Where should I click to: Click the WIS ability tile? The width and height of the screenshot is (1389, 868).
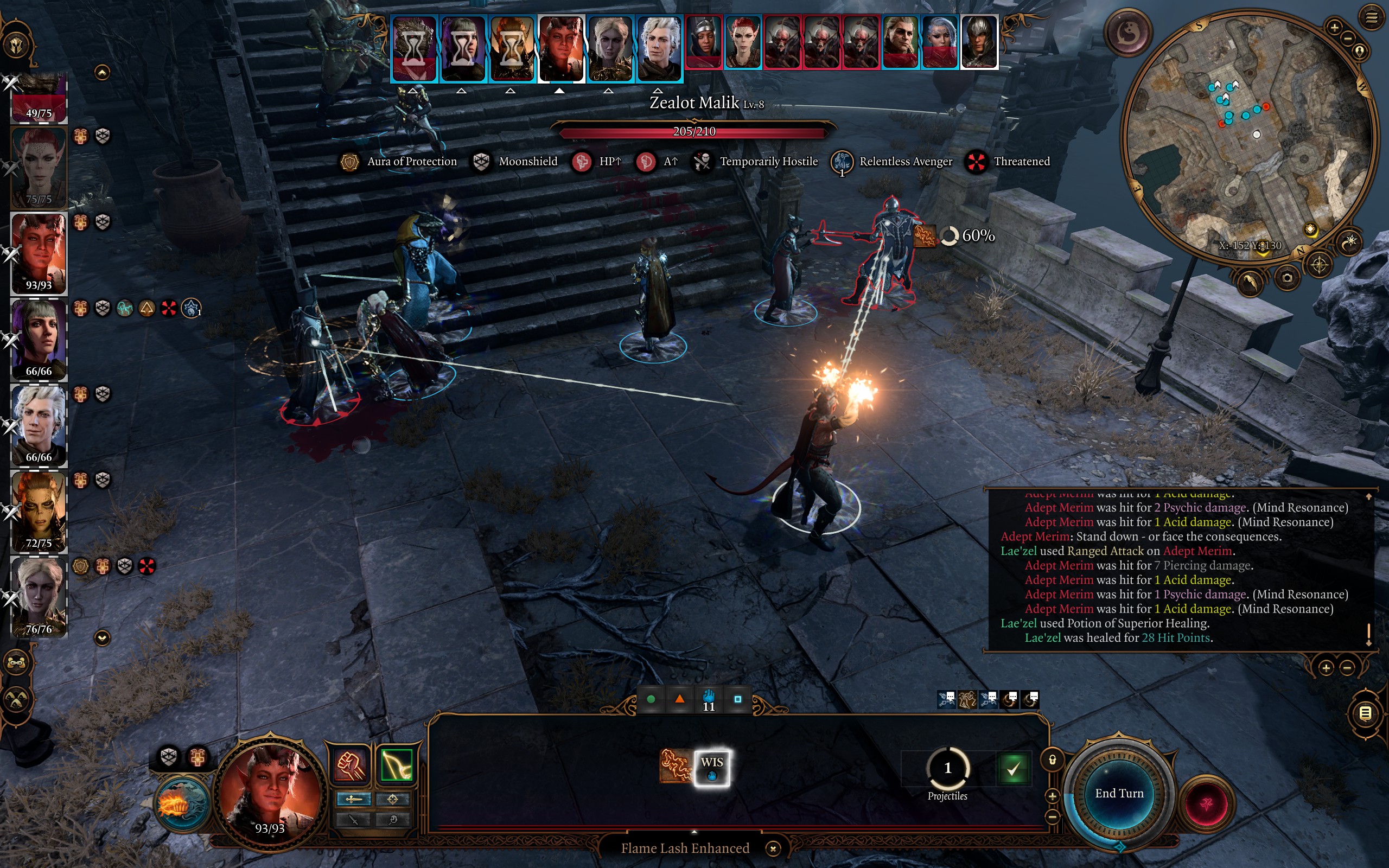(x=712, y=768)
